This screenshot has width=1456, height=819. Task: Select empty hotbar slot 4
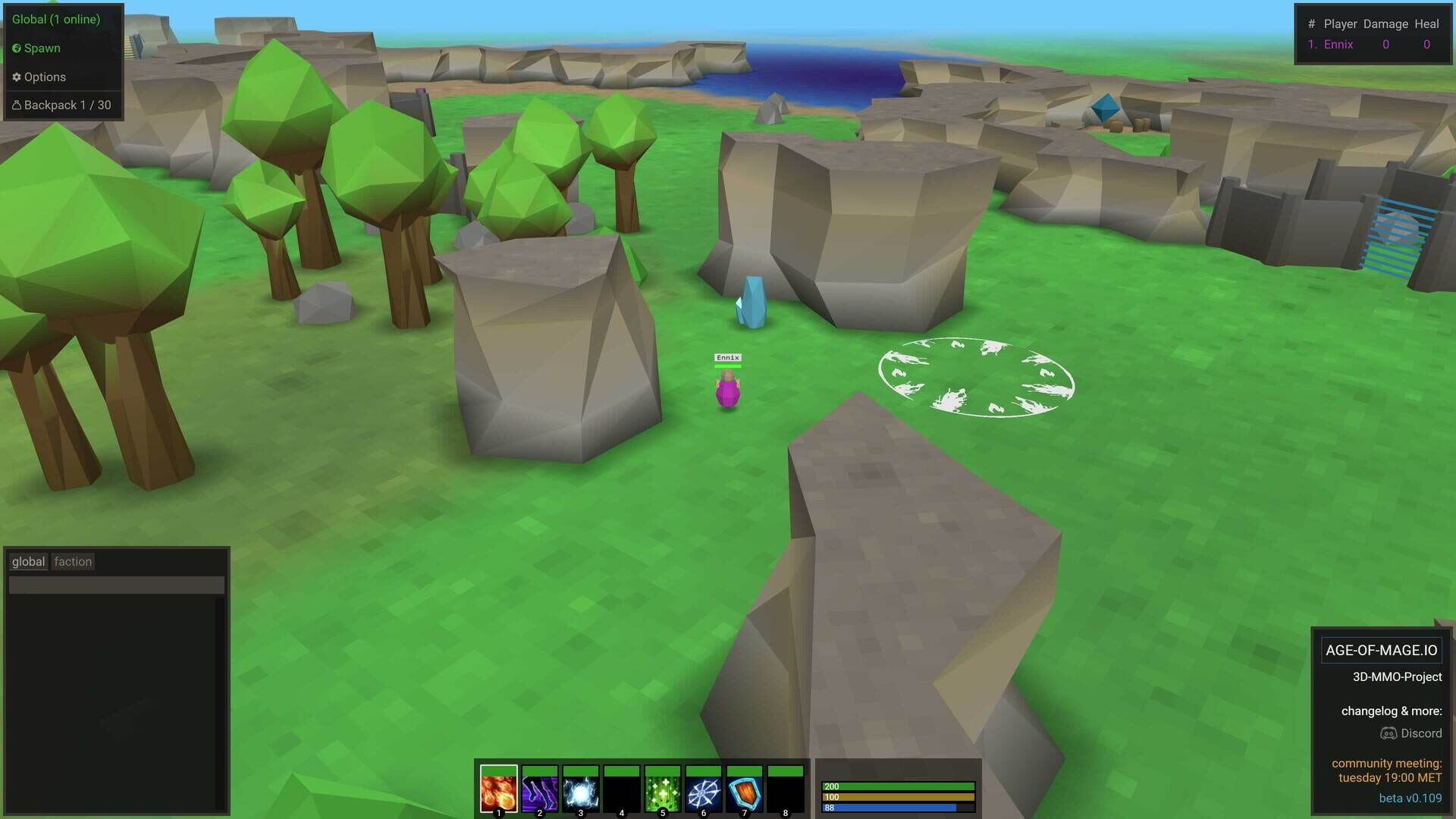coord(622,790)
